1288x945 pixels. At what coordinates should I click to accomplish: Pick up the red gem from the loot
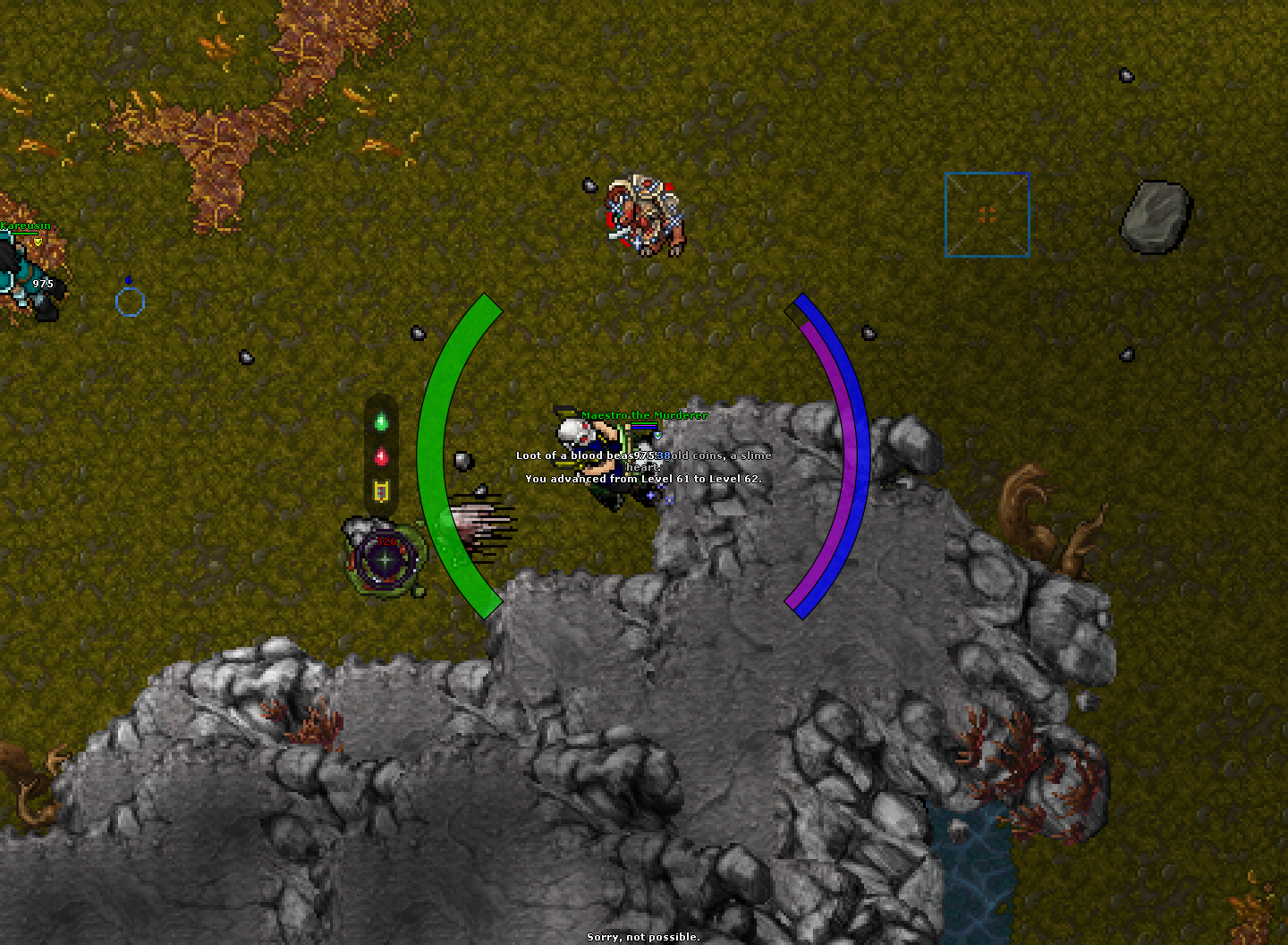(382, 457)
